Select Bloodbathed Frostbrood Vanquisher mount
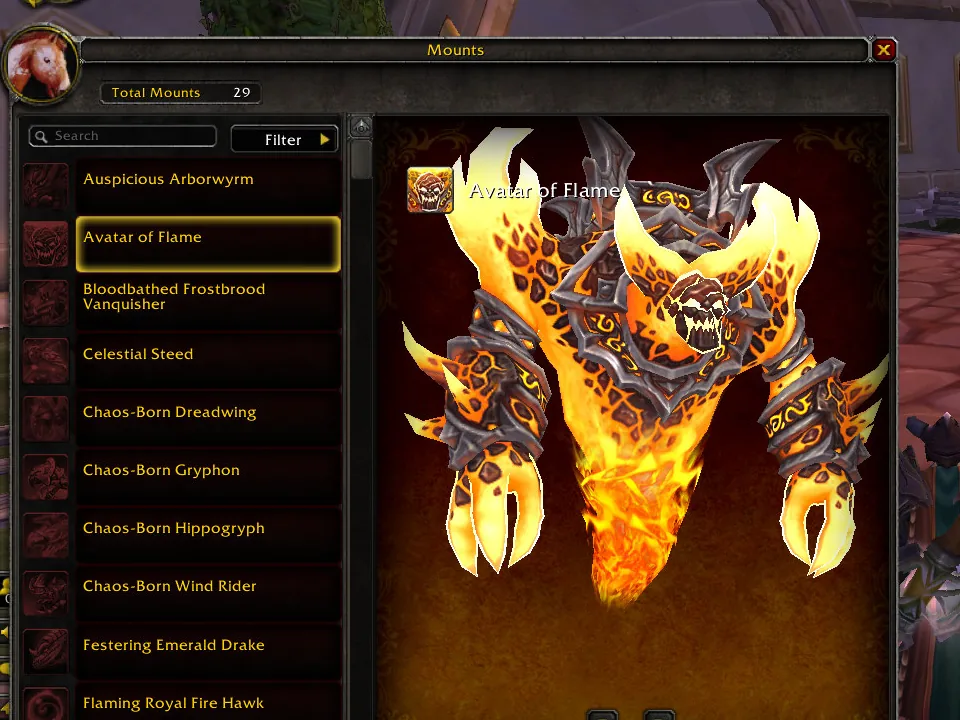 [208, 297]
